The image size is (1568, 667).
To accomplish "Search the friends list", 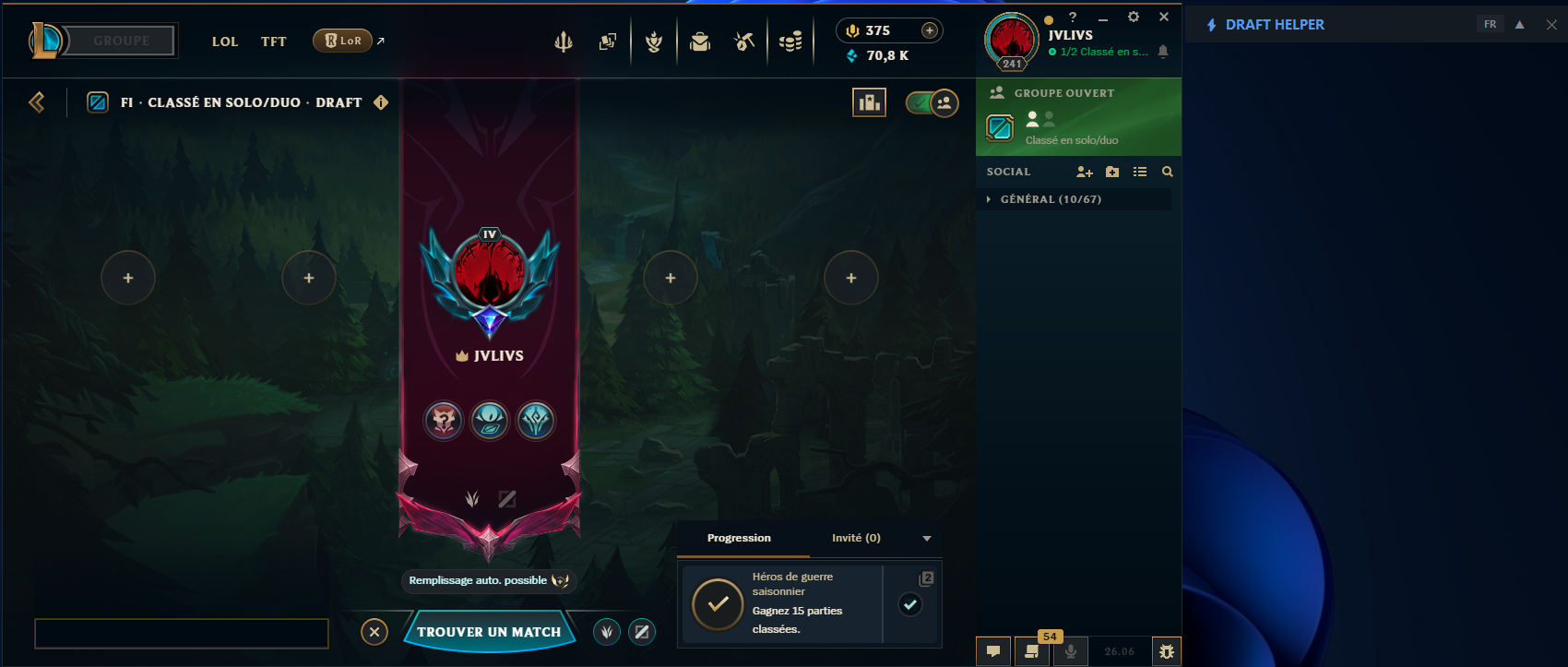I will [x=1168, y=172].
